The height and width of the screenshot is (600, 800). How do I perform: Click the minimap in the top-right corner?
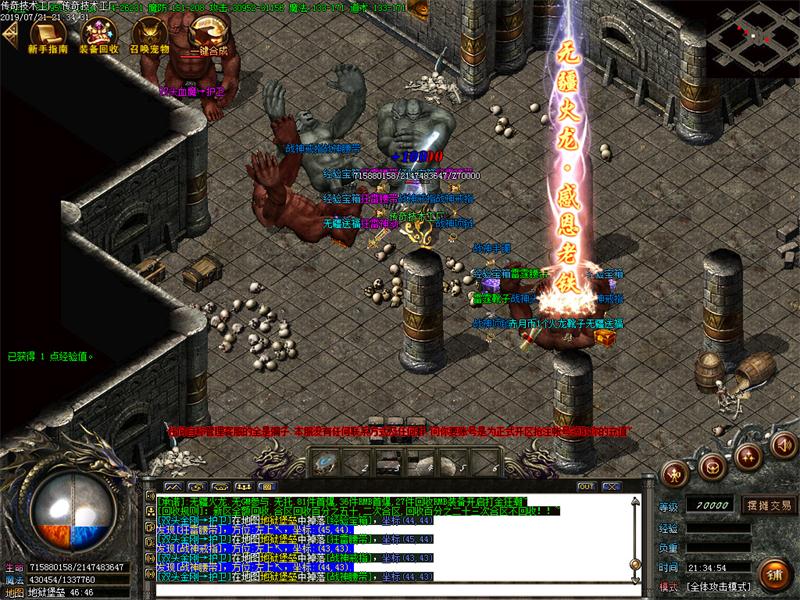[754, 37]
